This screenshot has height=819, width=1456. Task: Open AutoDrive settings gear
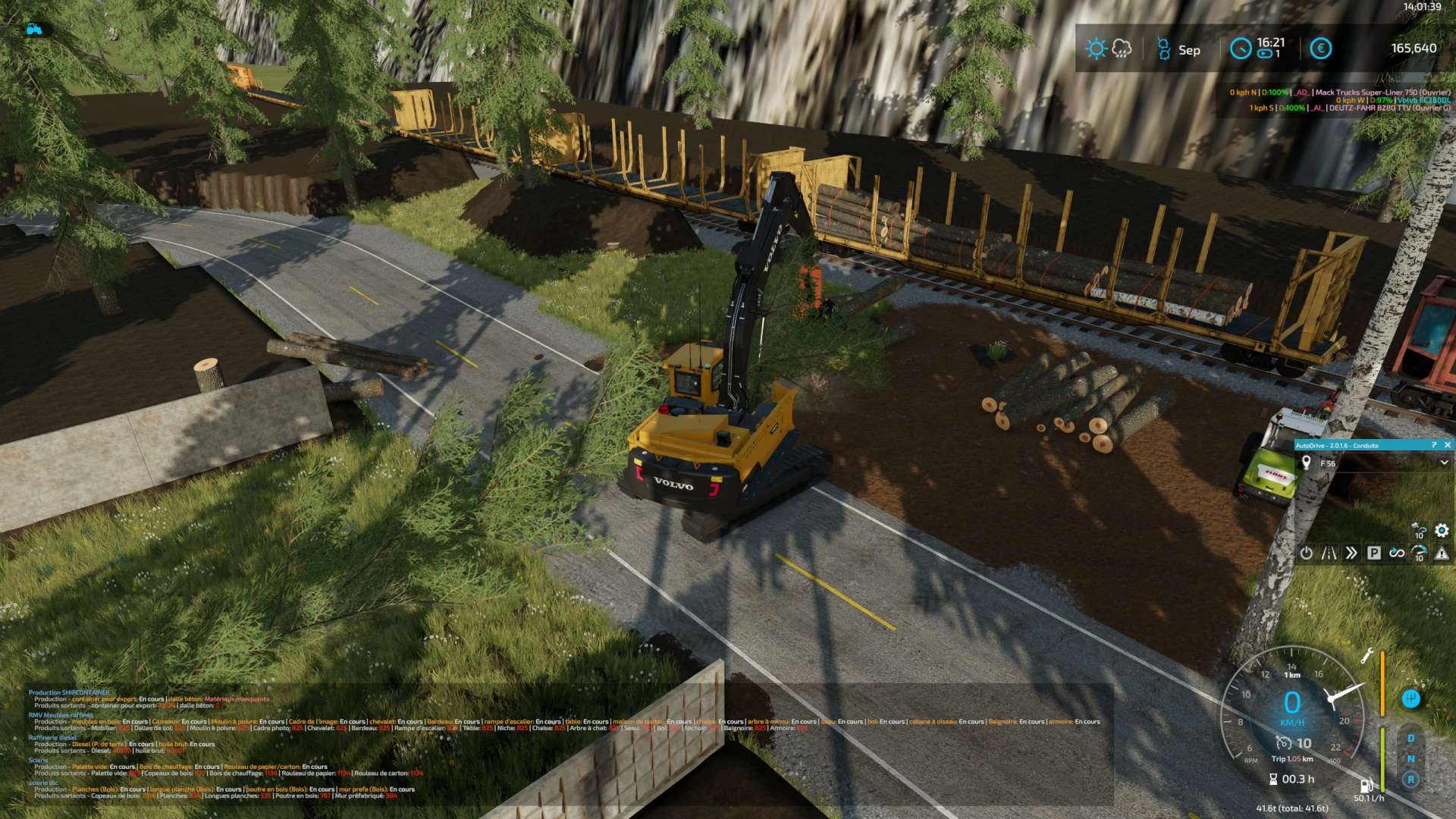click(x=1442, y=531)
